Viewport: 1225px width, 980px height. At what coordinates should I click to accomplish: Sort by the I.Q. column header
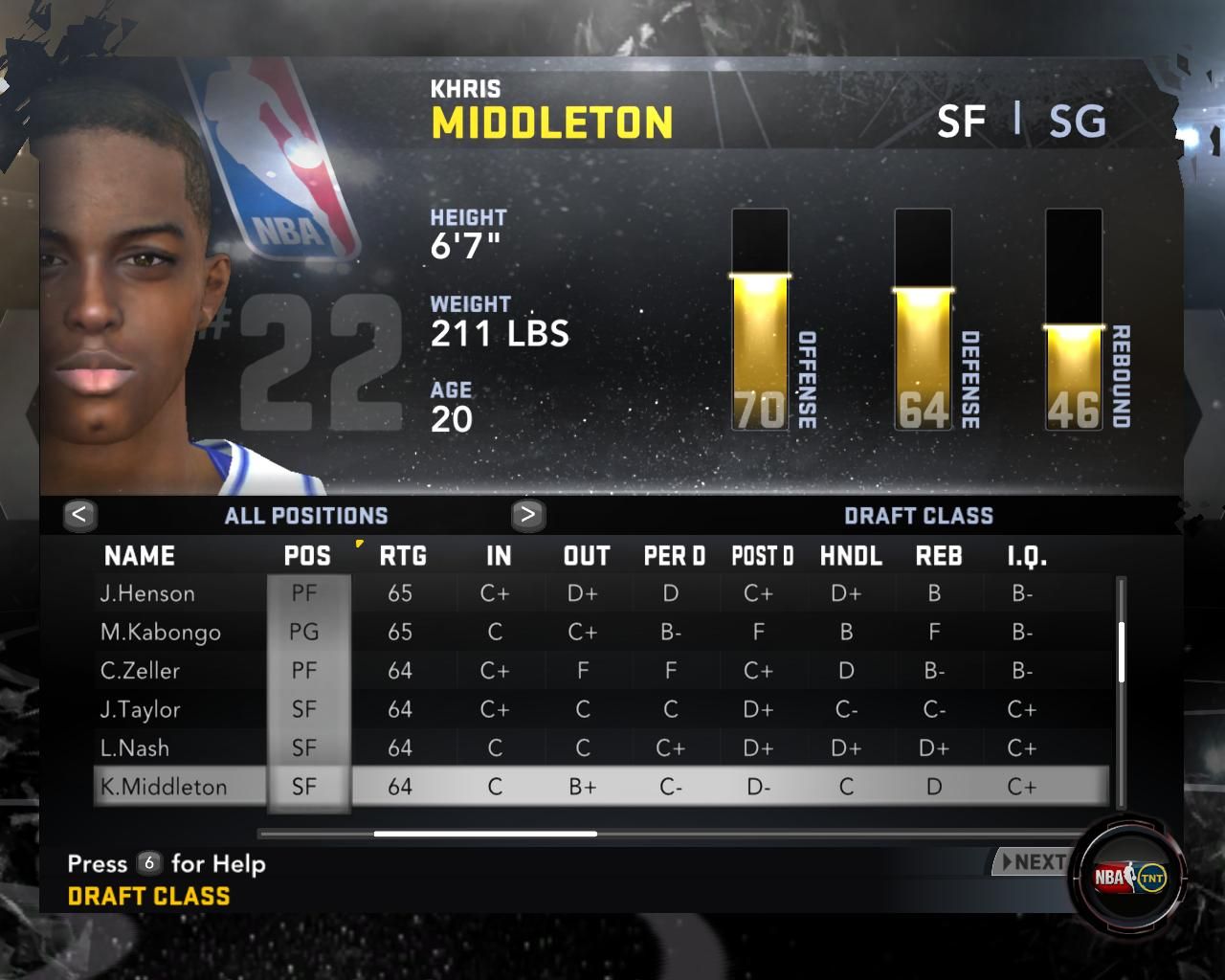[1027, 556]
